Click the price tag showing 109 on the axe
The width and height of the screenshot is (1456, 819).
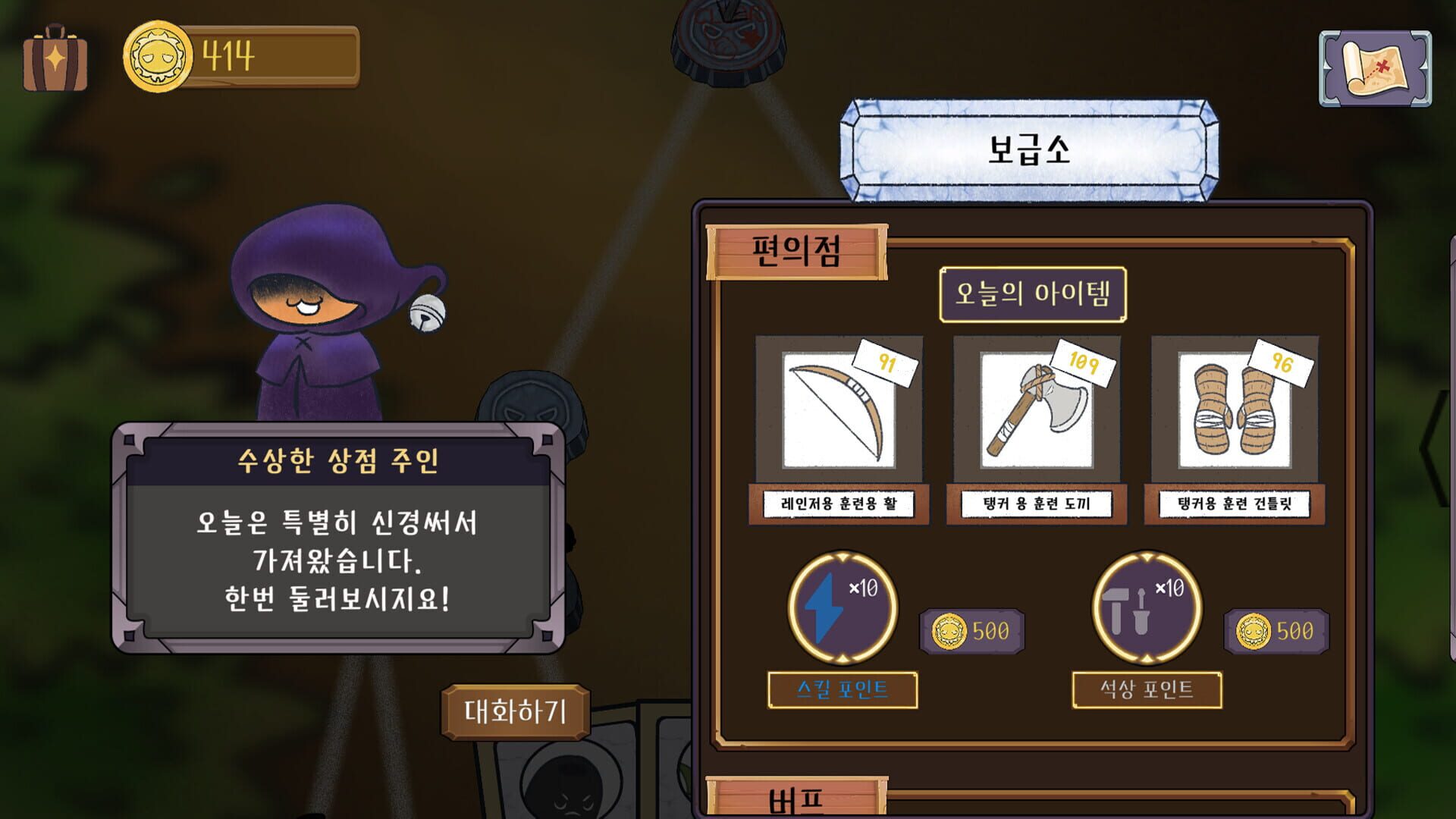click(x=1084, y=362)
